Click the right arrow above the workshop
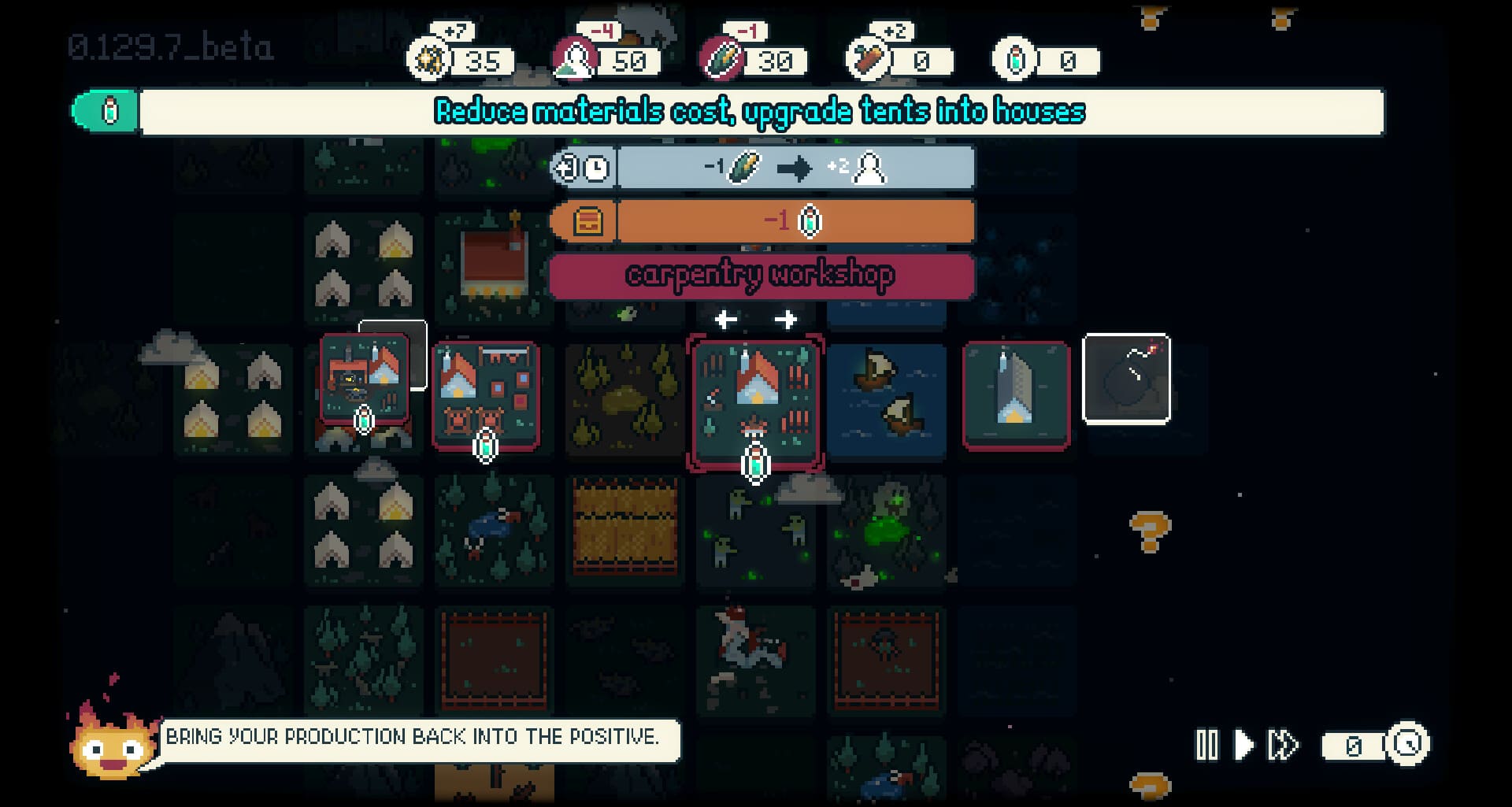1512x807 pixels. coord(785,320)
